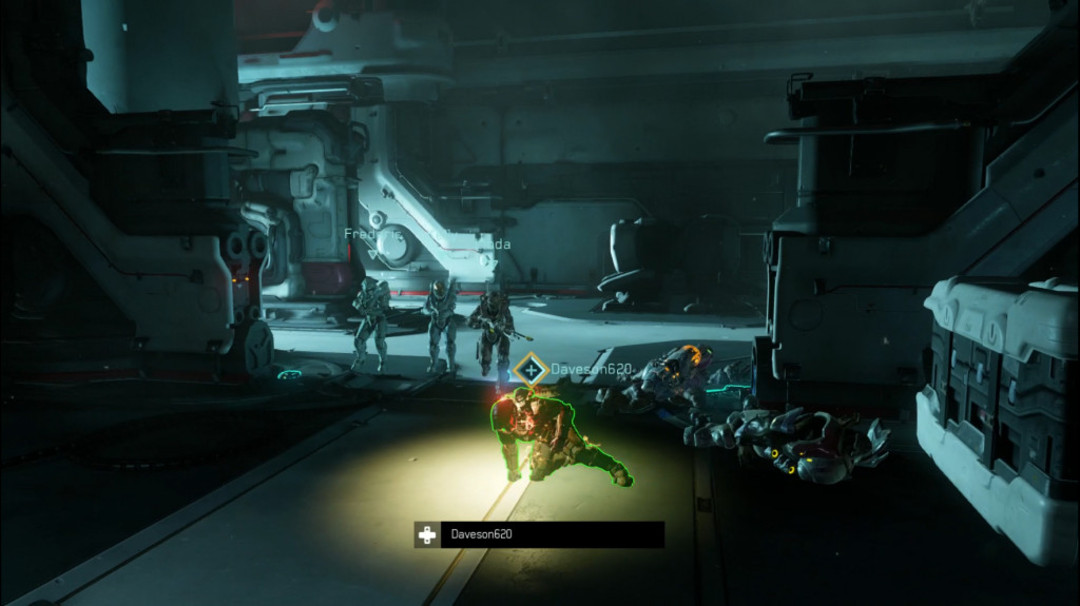Select the Daveson620 player name bar

540,535
